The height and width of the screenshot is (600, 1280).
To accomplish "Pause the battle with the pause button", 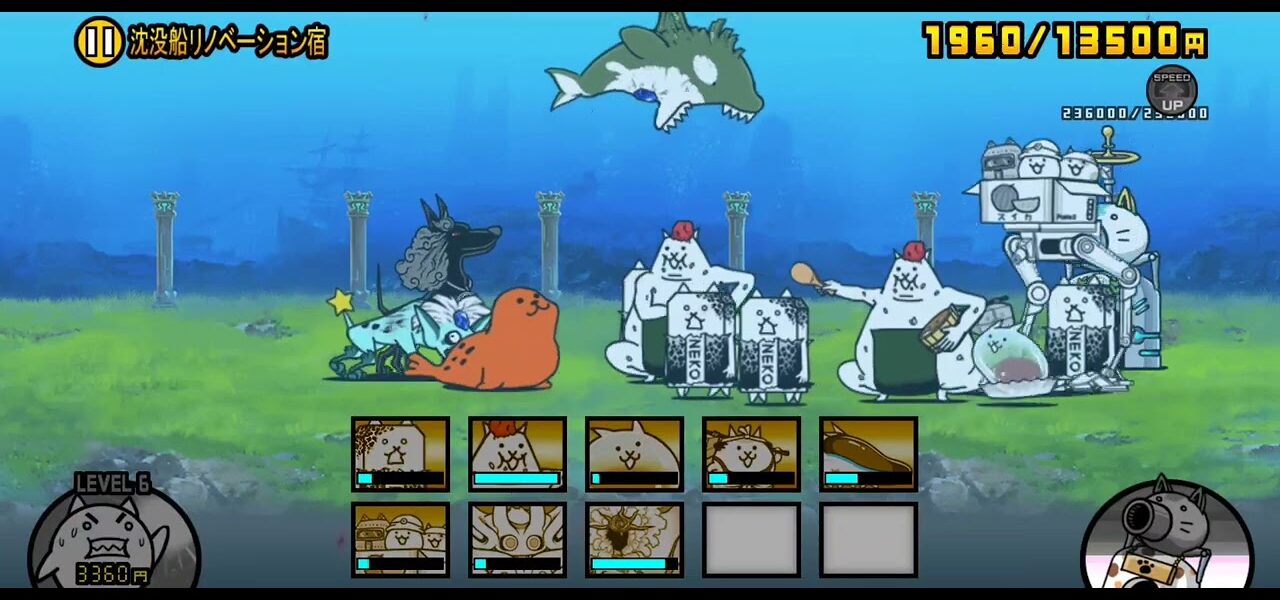I will [x=98, y=42].
